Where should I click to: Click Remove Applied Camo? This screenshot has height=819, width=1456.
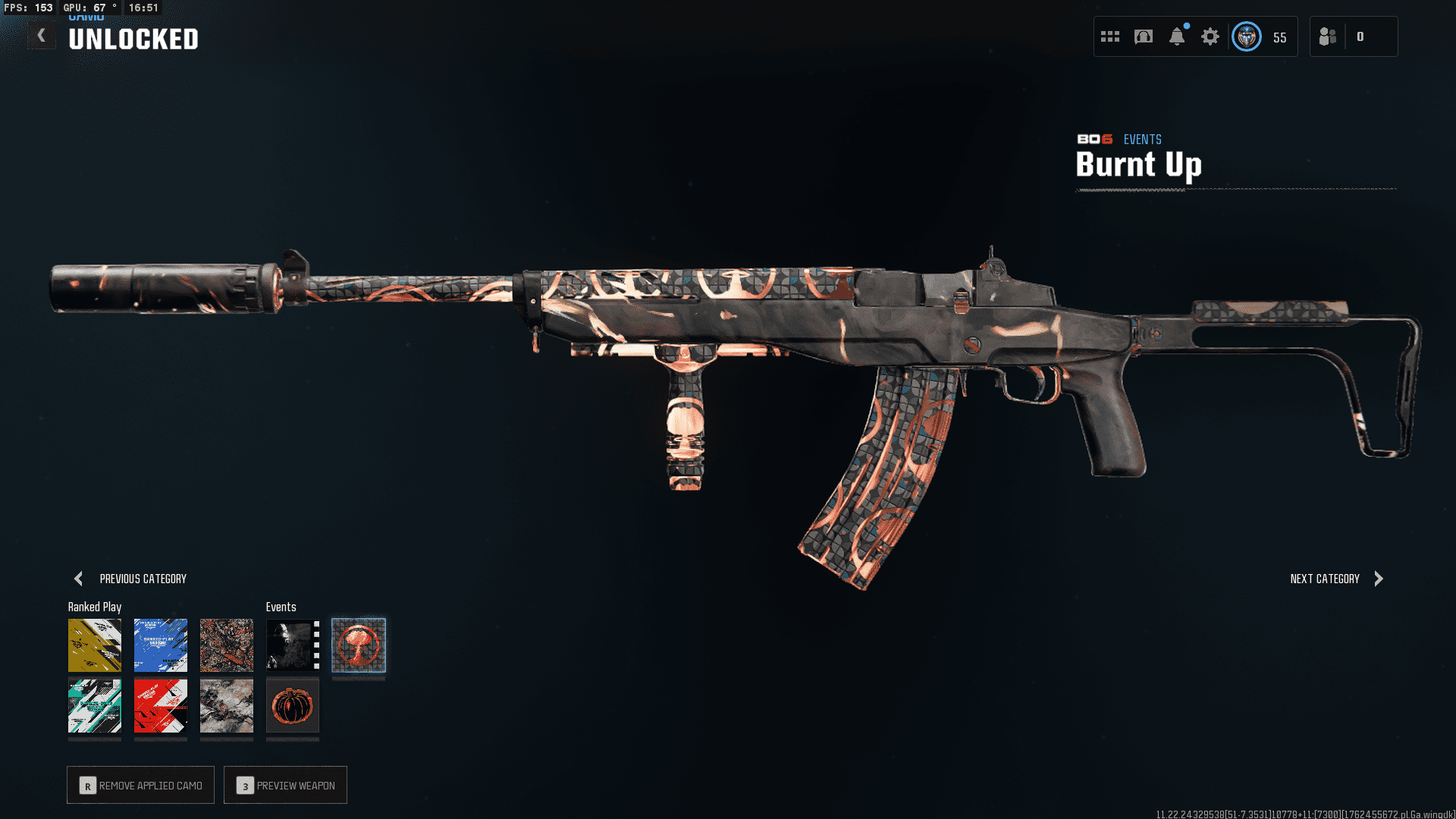[x=141, y=785]
